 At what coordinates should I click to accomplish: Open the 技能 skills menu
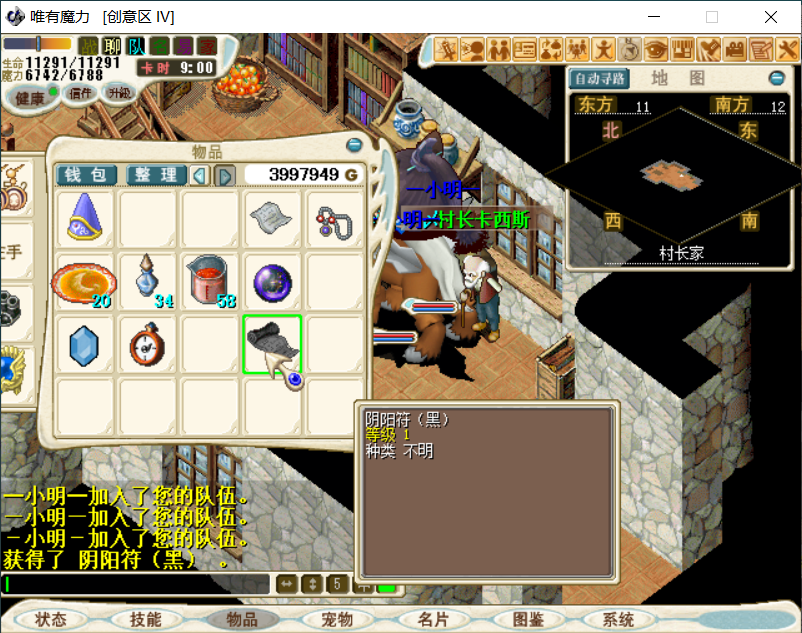coord(146,620)
